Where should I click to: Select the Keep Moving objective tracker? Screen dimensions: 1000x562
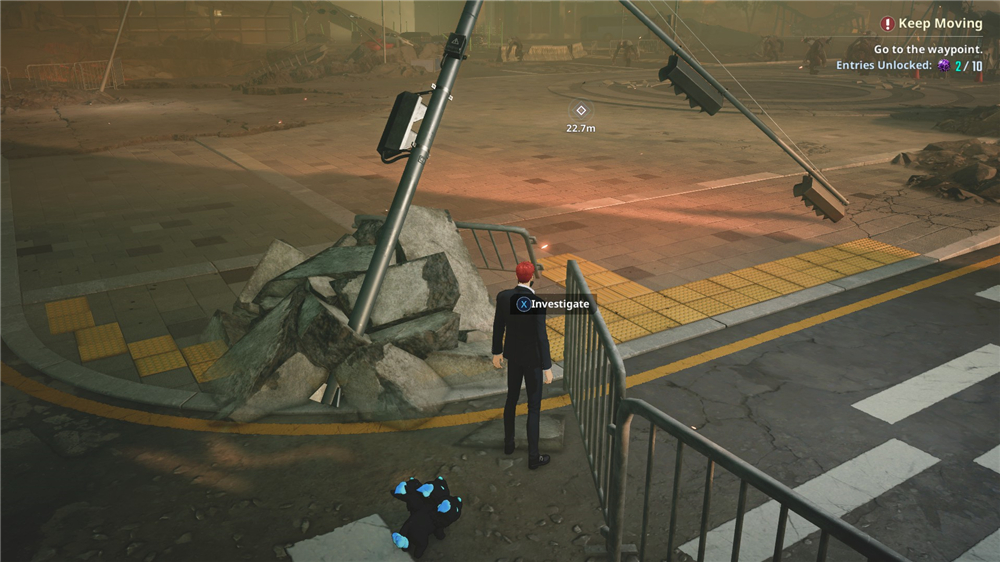pos(933,24)
